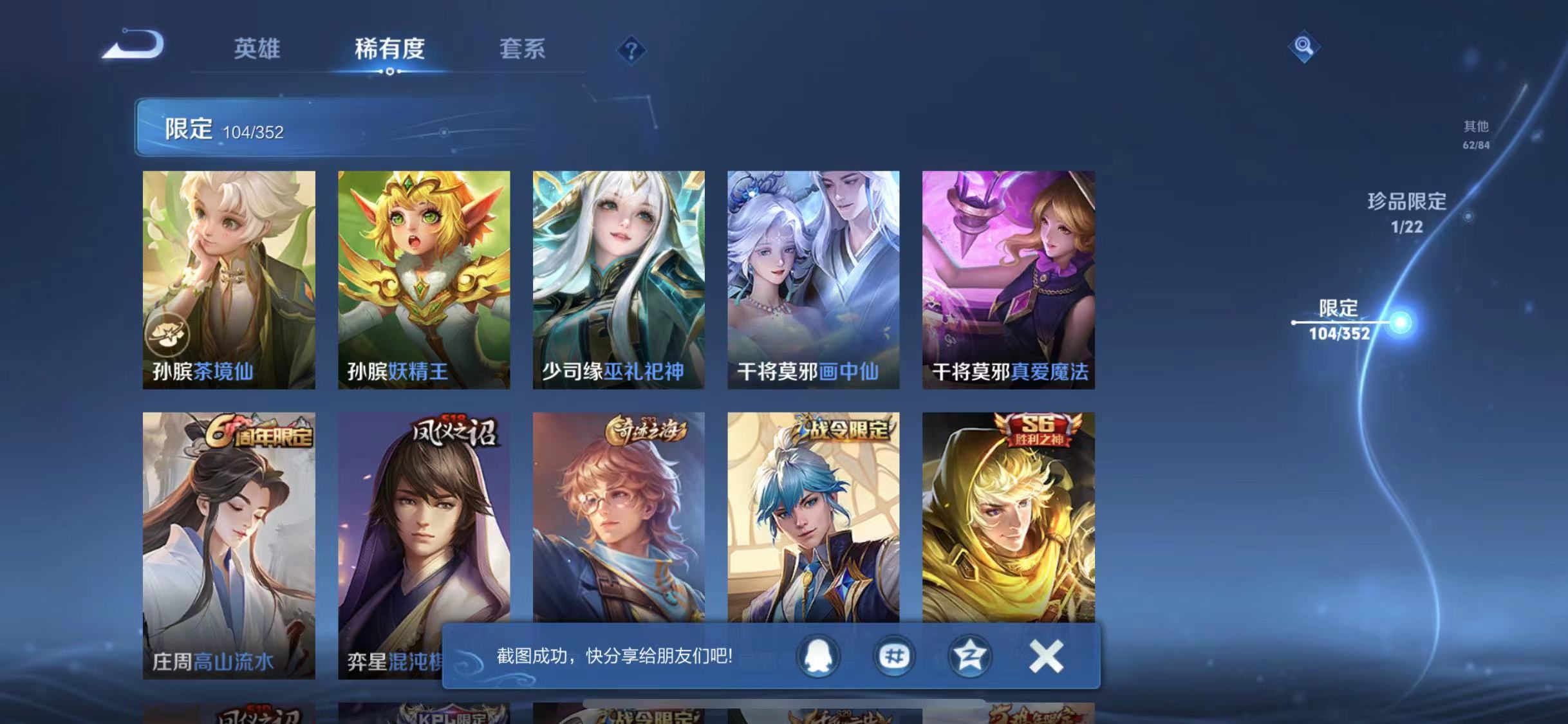This screenshot has width=1568, height=724.
Task: Dismiss the share prompt with the X
Action: (x=1046, y=655)
